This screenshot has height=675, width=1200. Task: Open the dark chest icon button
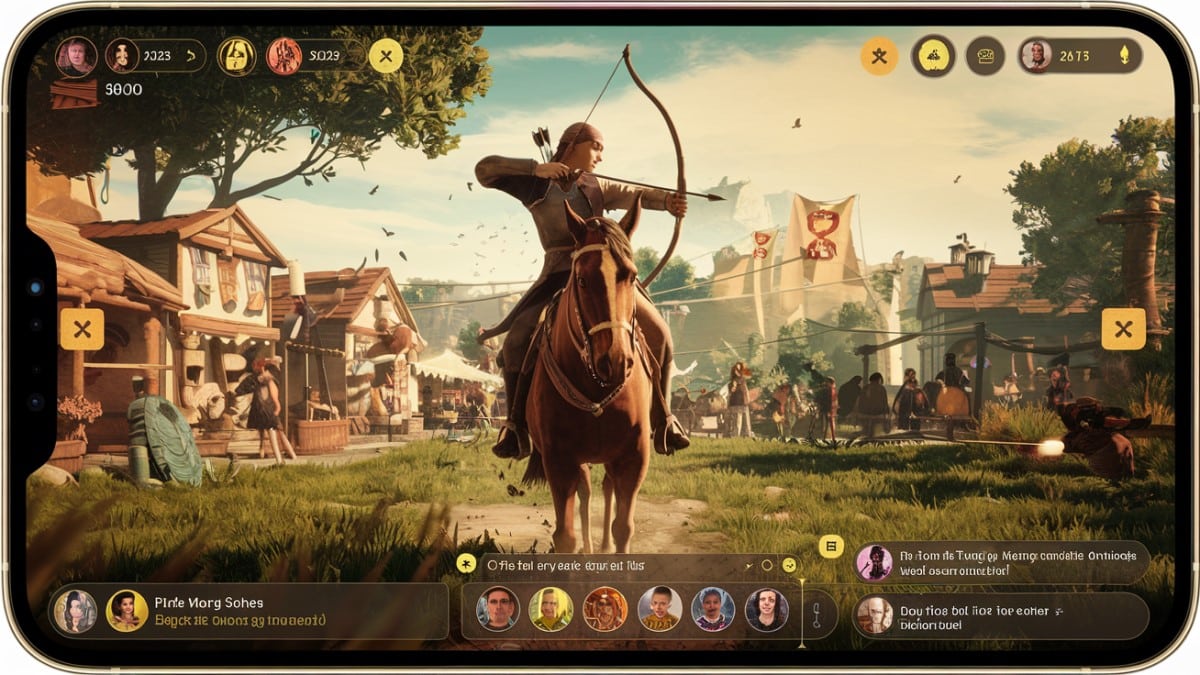[985, 56]
